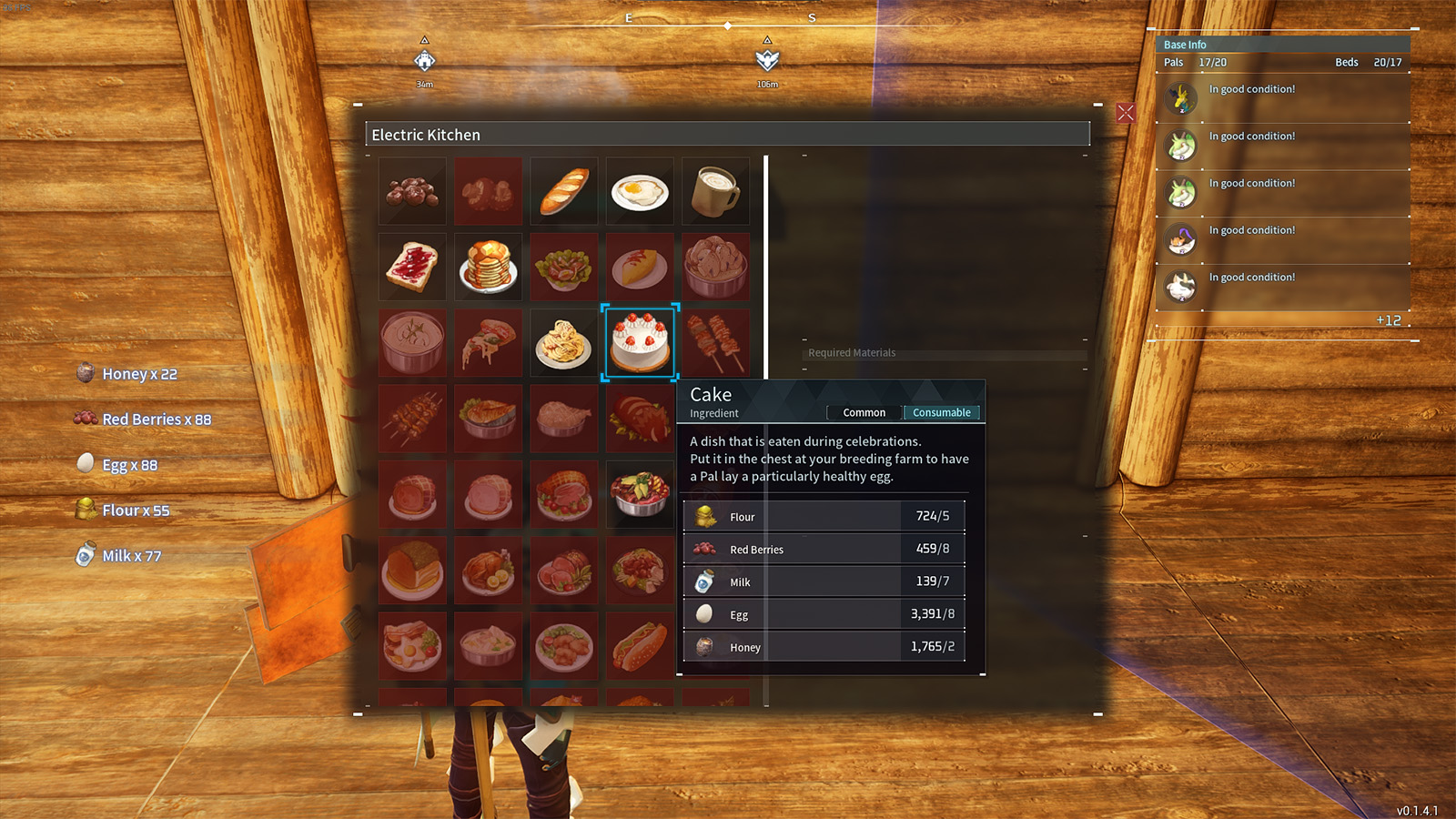Expand the +12 hidden Pals list
This screenshot has width=1456, height=819.
pyautogui.click(x=1387, y=320)
